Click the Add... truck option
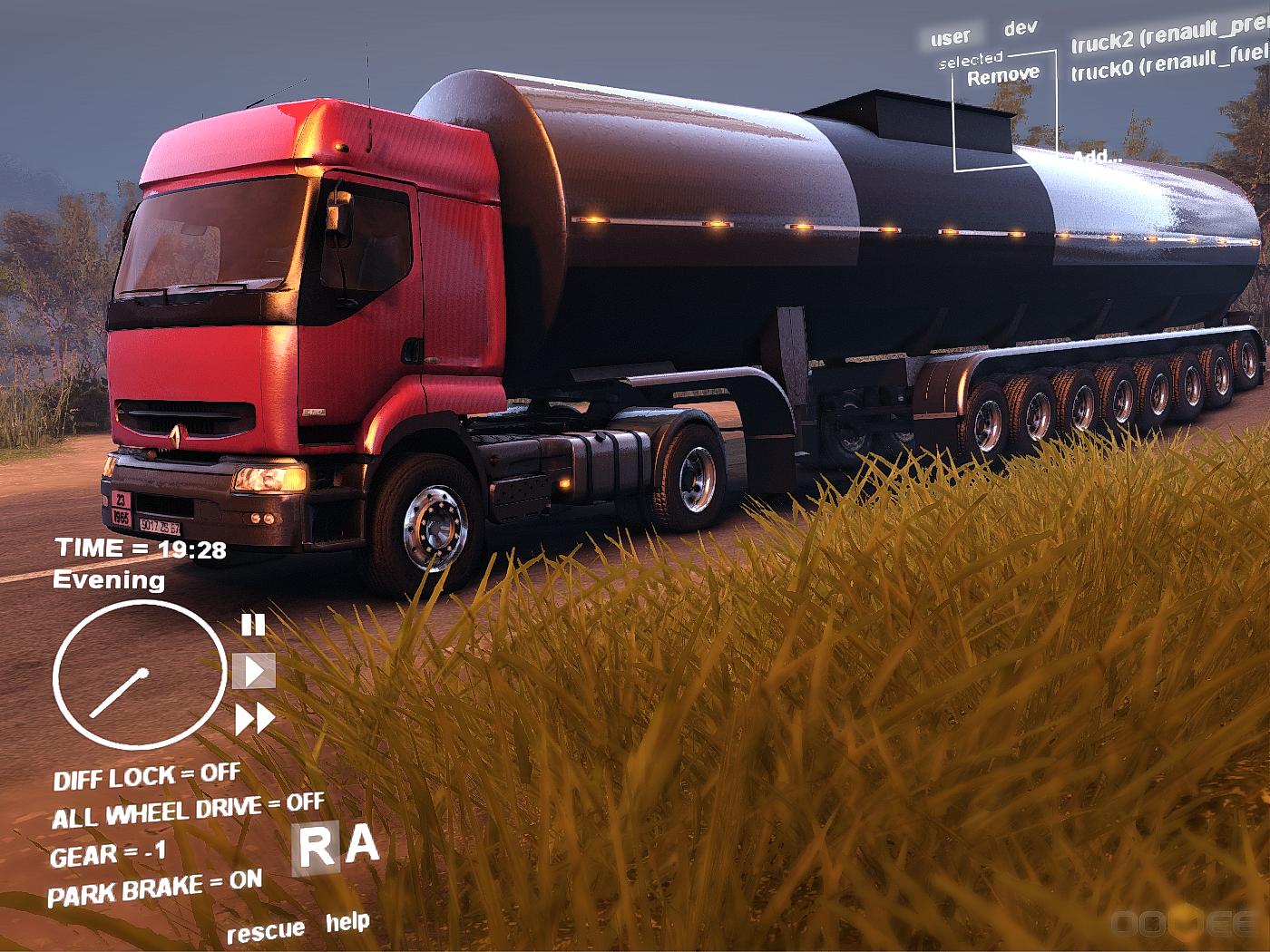The width and height of the screenshot is (1270, 952). click(x=1098, y=157)
